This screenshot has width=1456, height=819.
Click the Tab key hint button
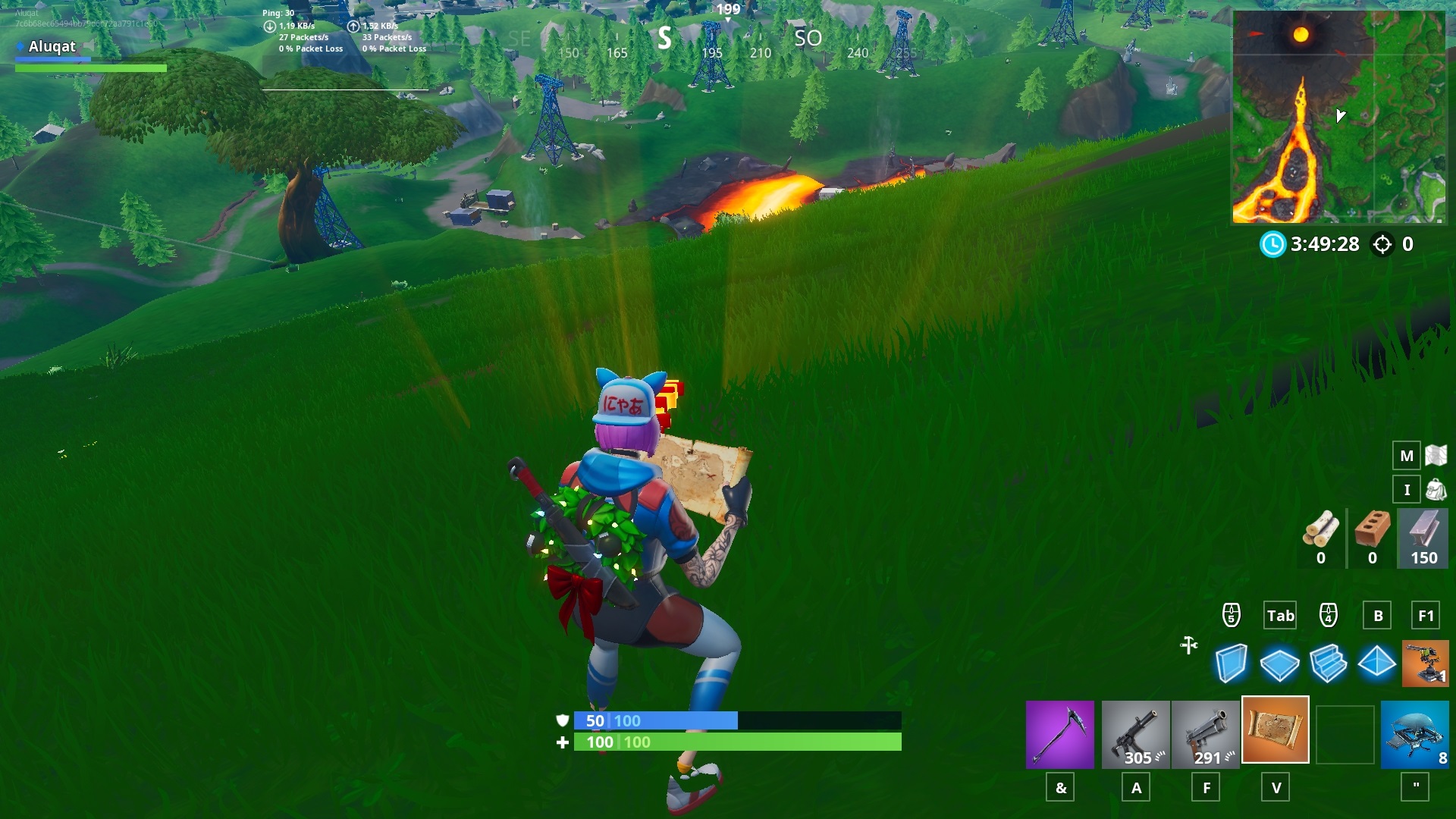pyautogui.click(x=1279, y=616)
